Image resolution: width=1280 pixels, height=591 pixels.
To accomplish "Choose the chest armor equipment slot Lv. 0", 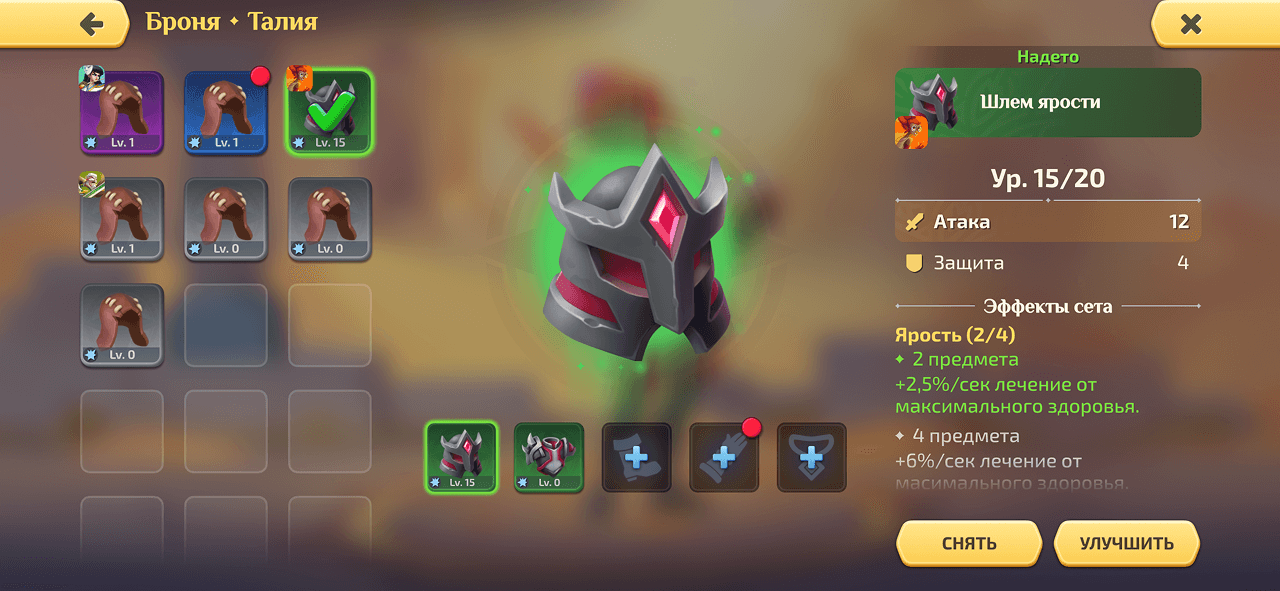I will [x=549, y=457].
